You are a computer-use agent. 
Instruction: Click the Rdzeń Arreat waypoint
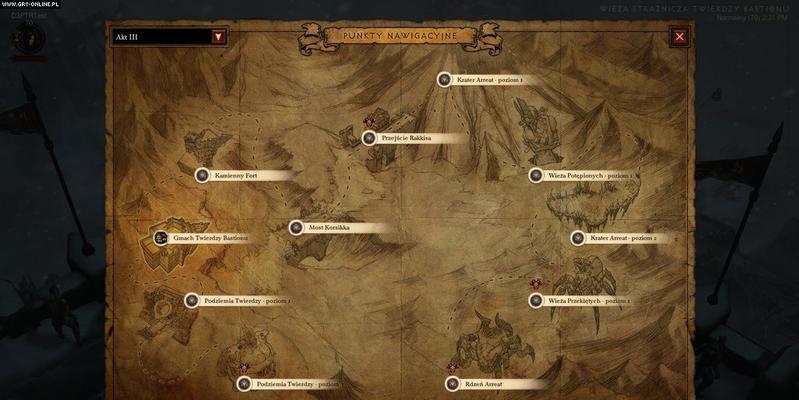point(452,383)
